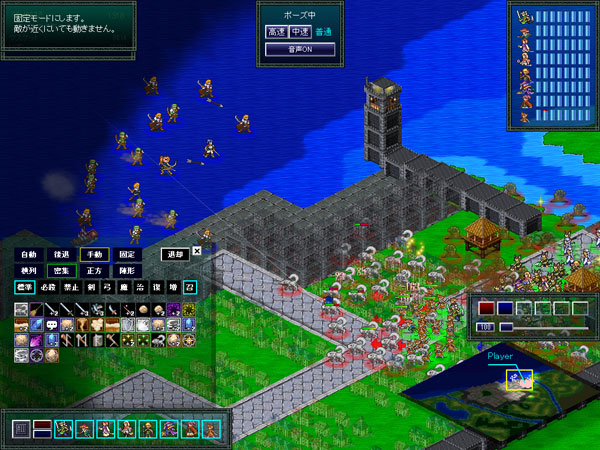The image size is (600, 450).
Task: Switch to the 必殺 special attack tab
Action: (50, 288)
